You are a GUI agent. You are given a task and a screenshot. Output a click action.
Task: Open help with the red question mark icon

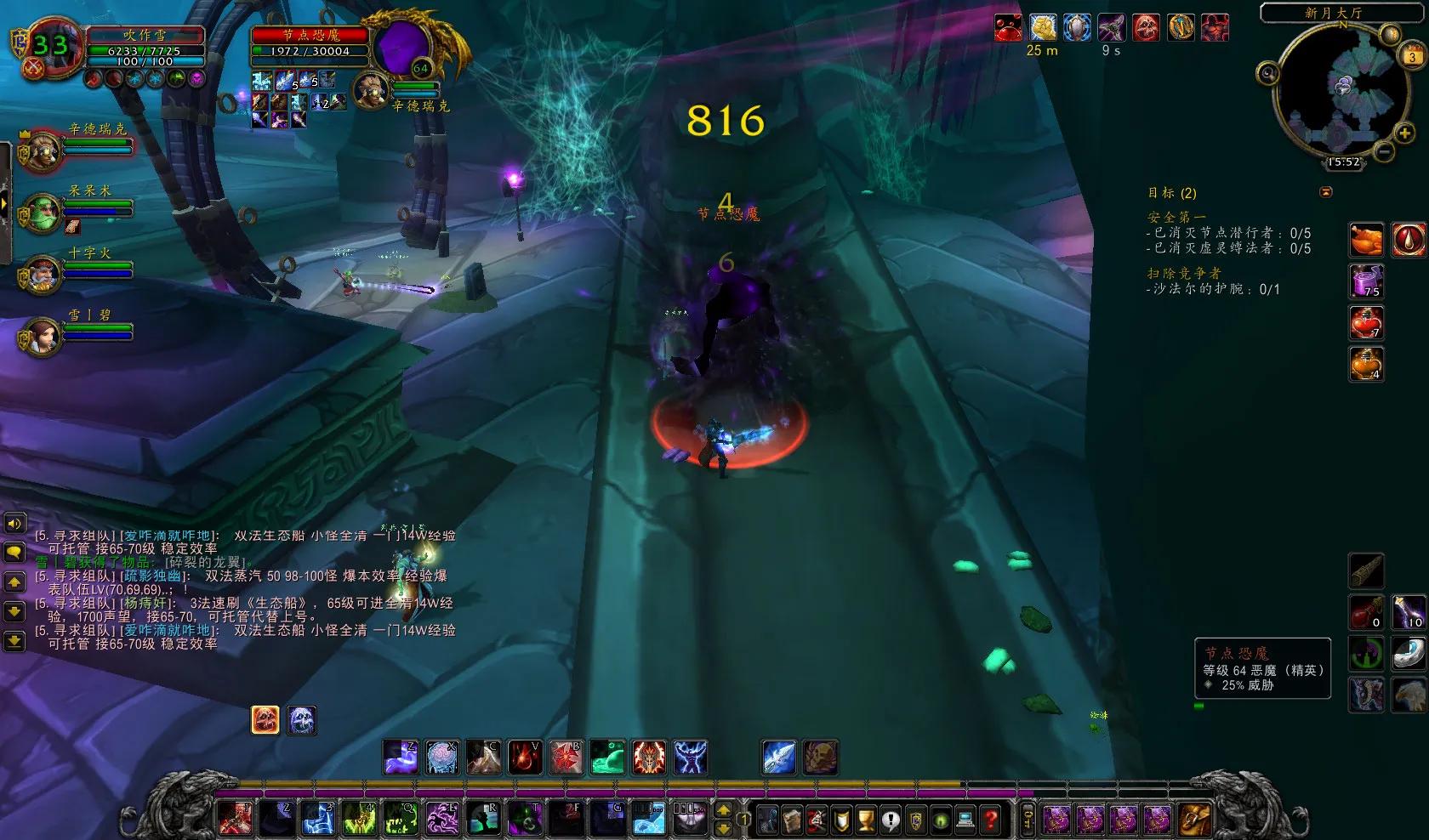(x=992, y=820)
